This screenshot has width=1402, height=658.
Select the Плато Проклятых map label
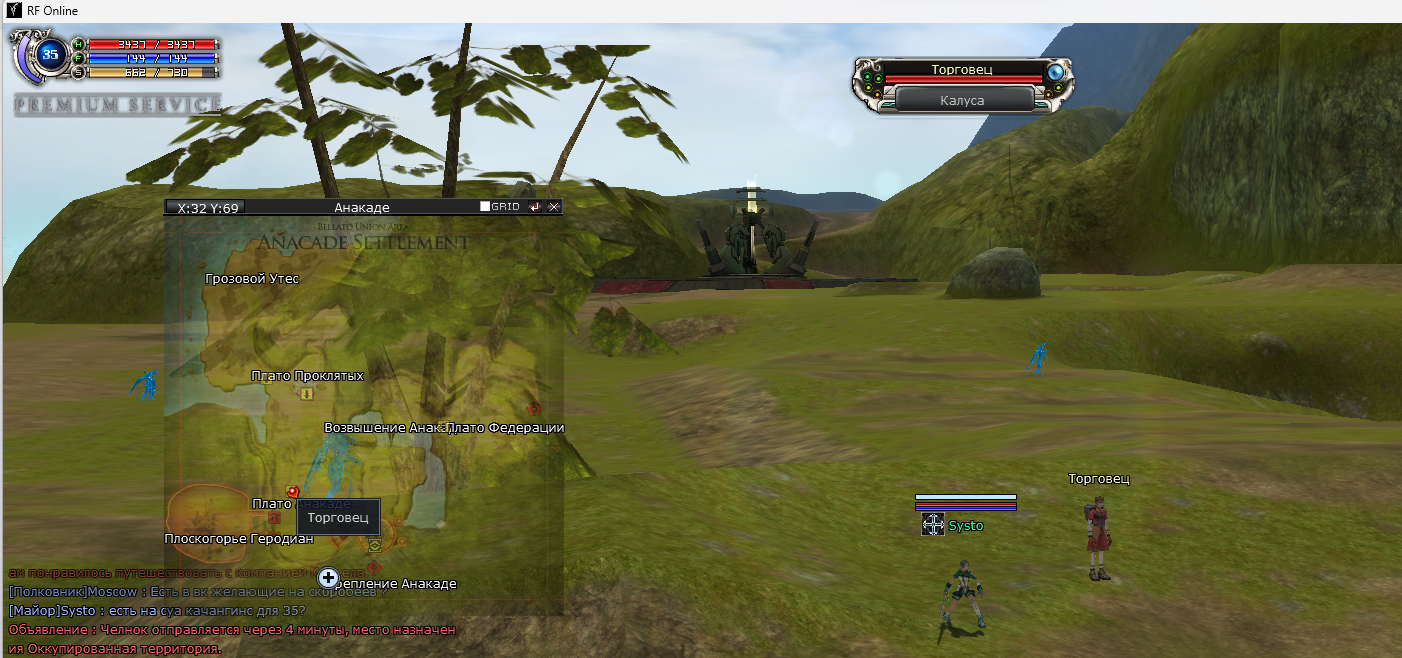pyautogui.click(x=307, y=375)
